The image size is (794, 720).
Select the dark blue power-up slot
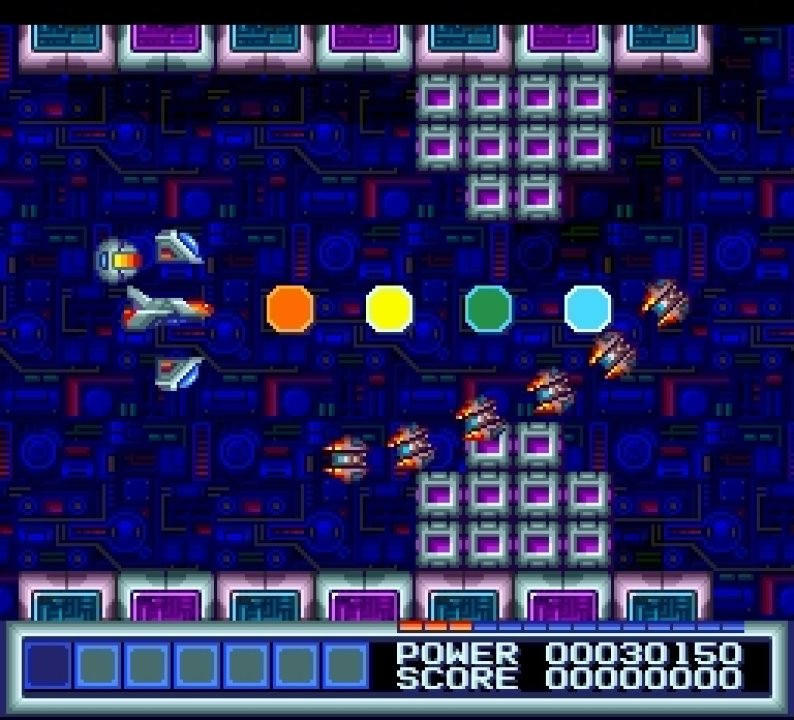(47, 665)
